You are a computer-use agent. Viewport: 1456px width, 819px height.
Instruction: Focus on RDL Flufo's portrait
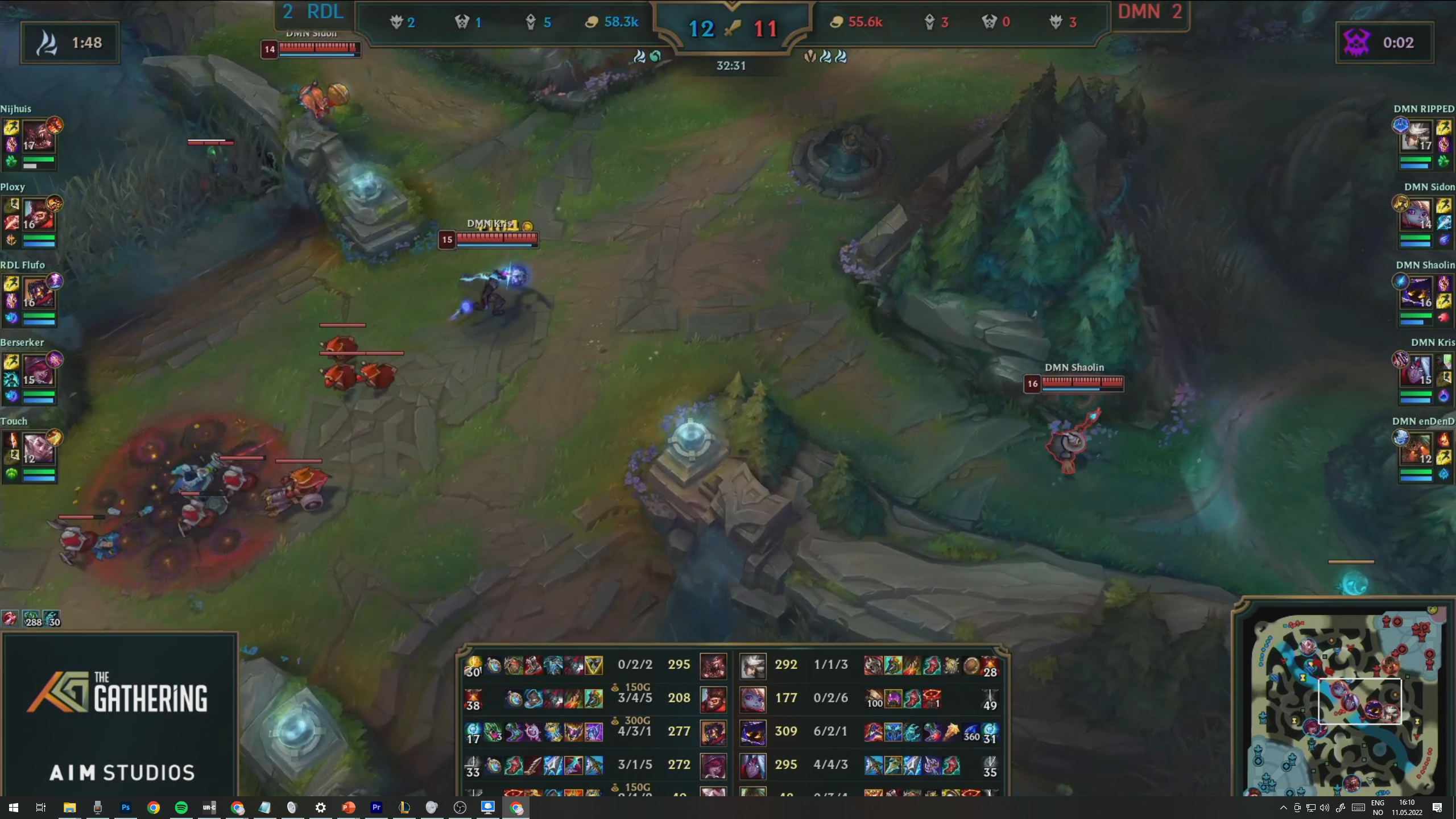point(38,293)
